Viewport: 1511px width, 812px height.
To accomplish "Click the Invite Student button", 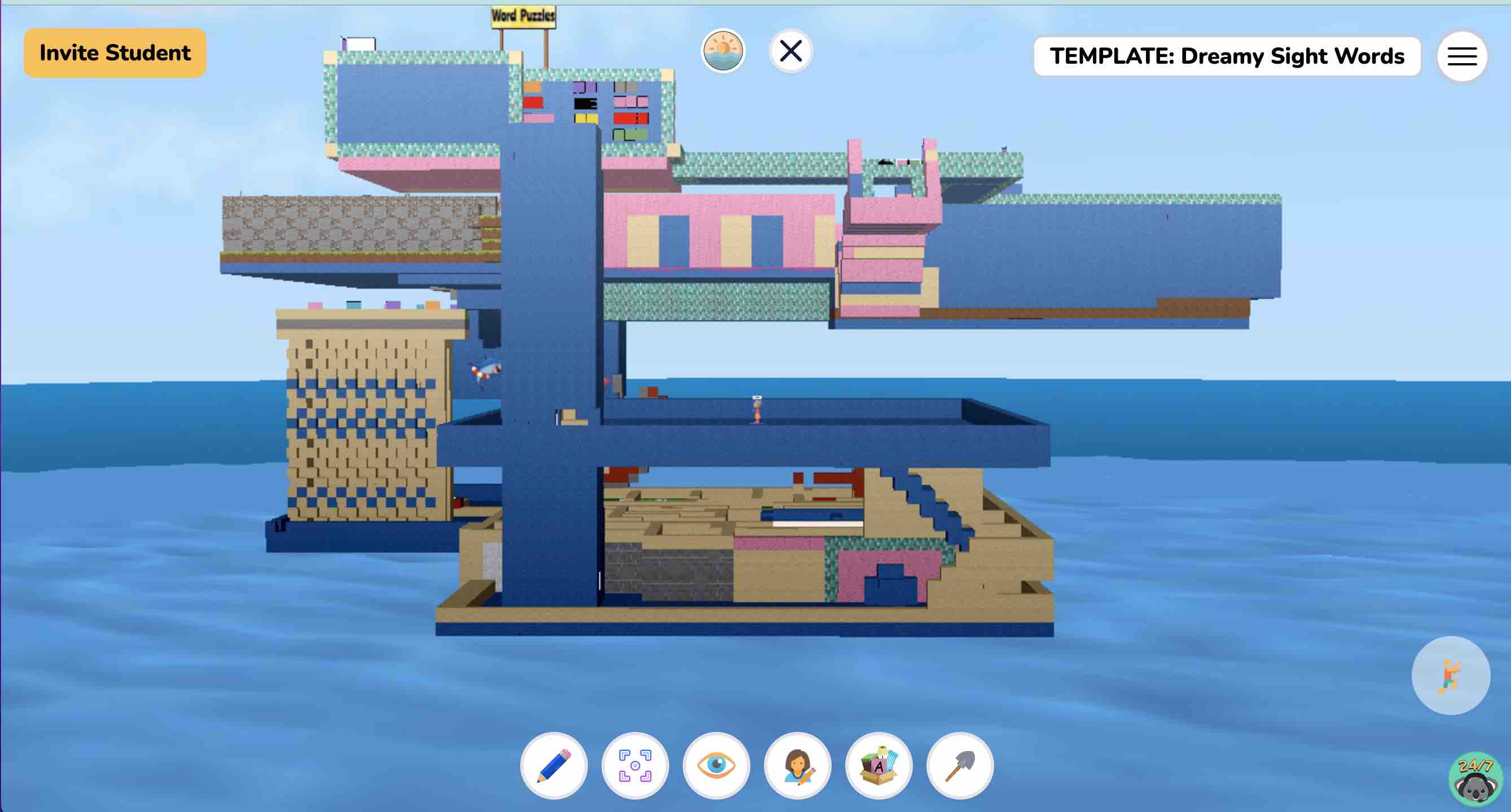I will [x=115, y=52].
